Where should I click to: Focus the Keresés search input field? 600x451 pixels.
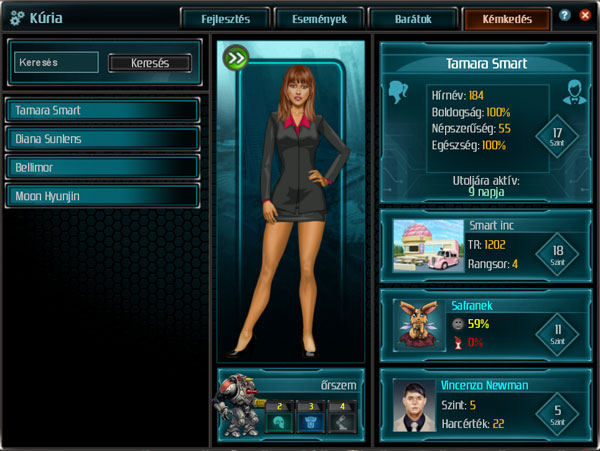(57, 62)
